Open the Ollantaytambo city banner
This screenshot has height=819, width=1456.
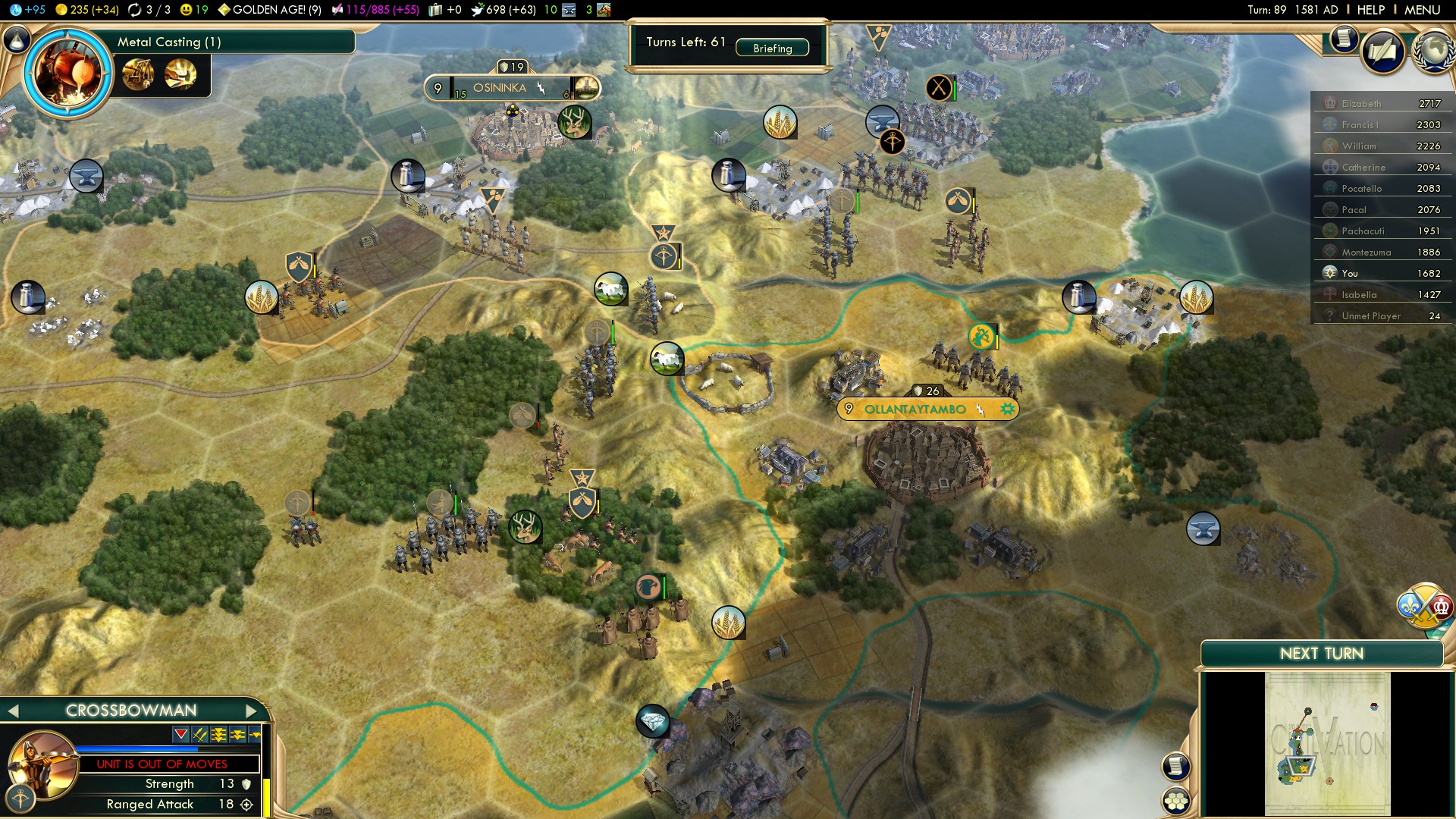[915, 409]
